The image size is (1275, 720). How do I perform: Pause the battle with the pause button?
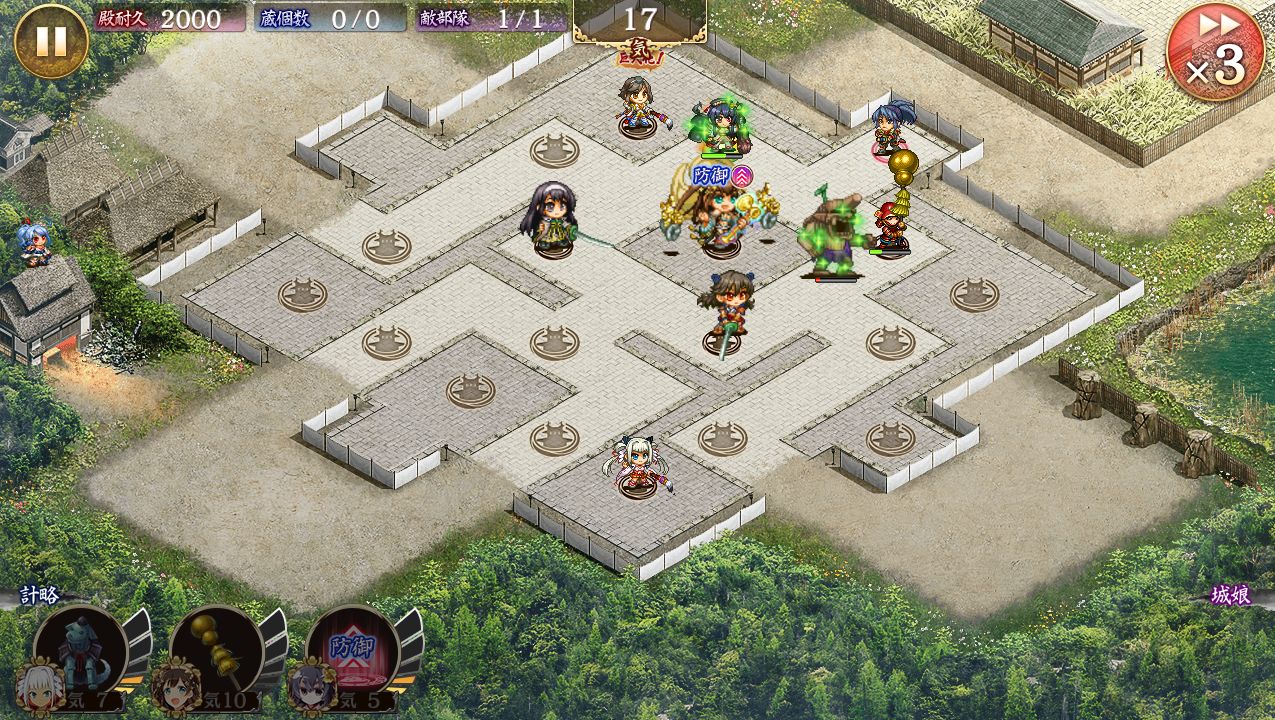click(51, 41)
